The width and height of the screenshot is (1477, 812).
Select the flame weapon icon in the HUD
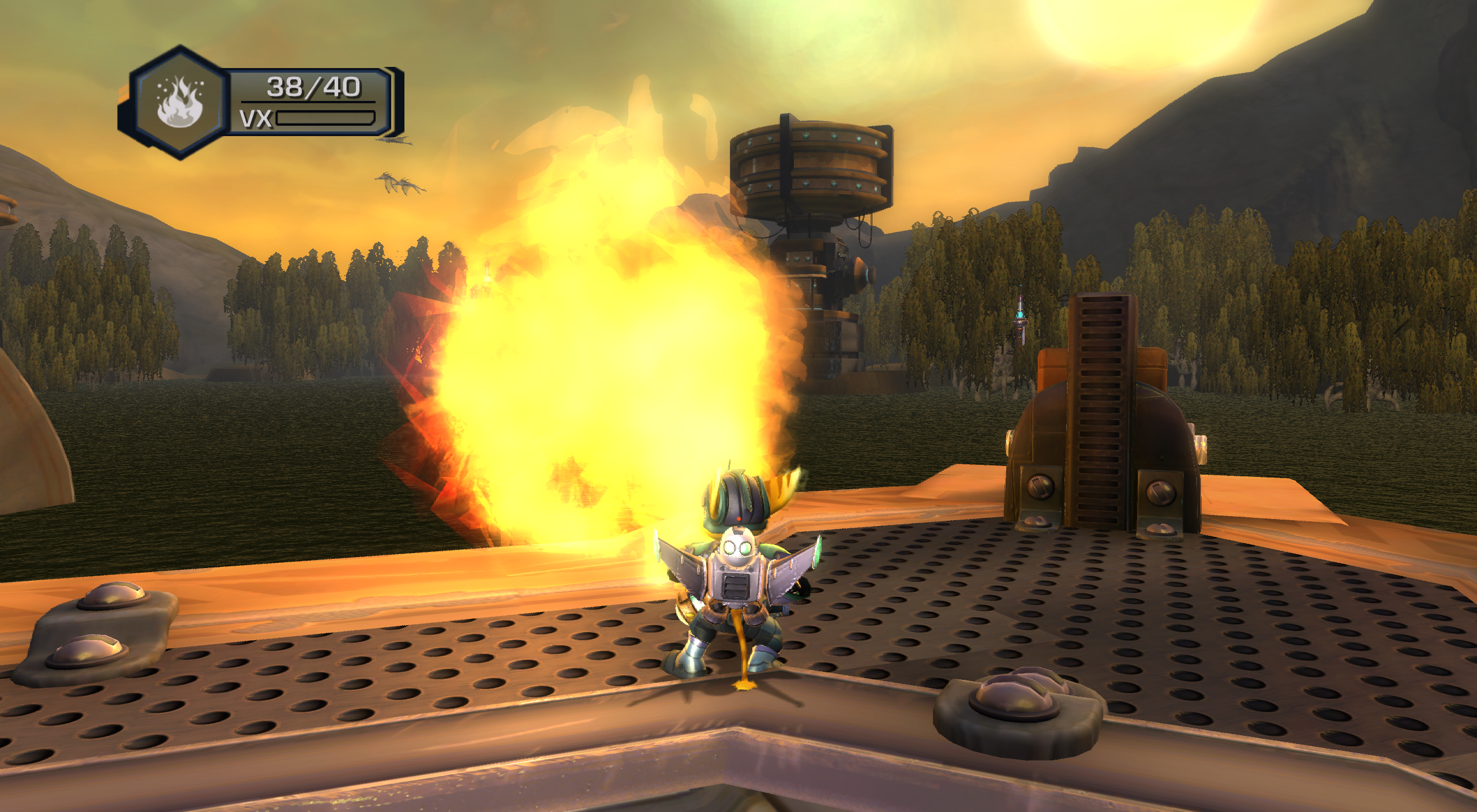pos(181,103)
